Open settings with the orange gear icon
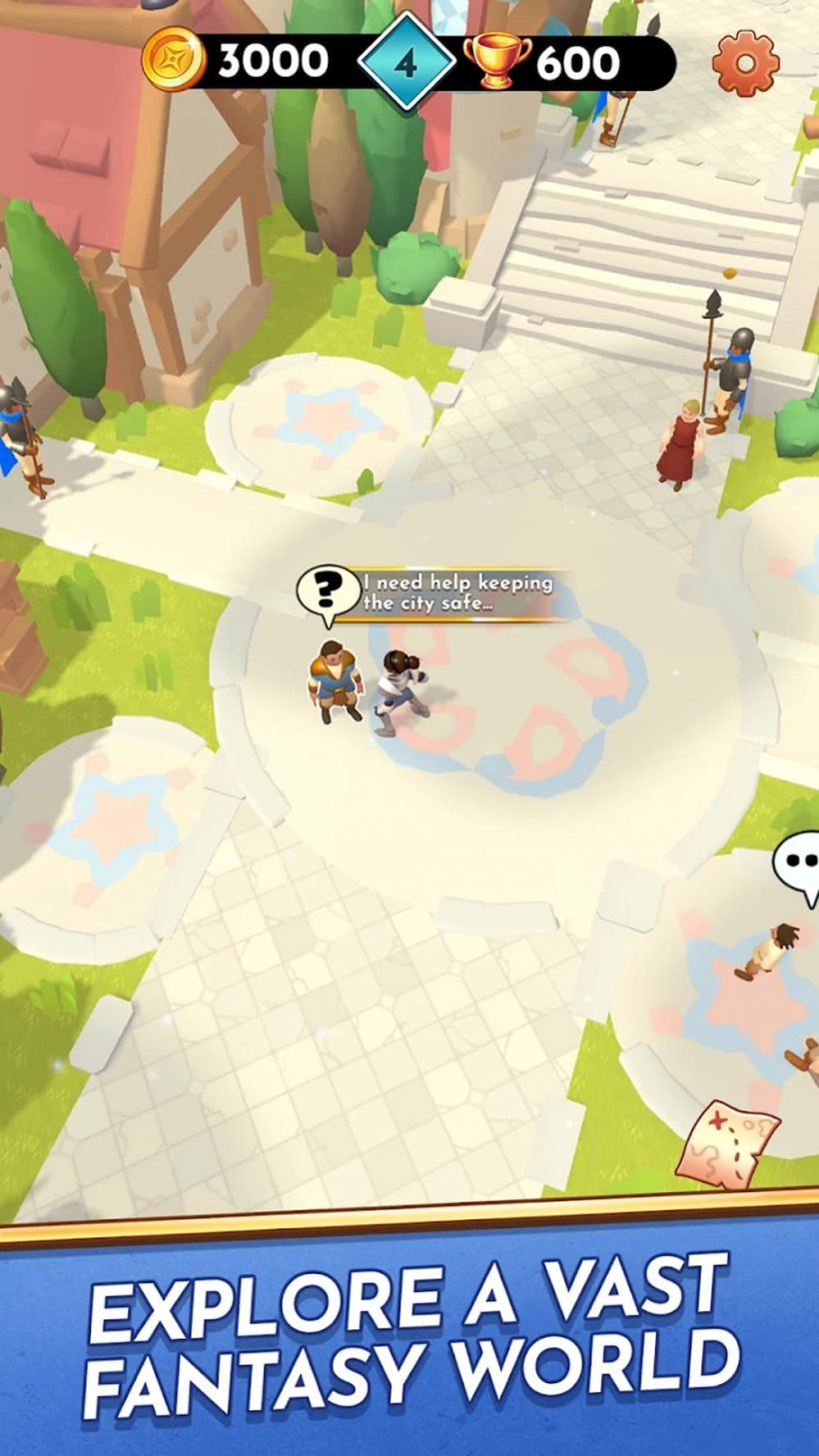This screenshot has height=1456, width=819. click(x=745, y=62)
